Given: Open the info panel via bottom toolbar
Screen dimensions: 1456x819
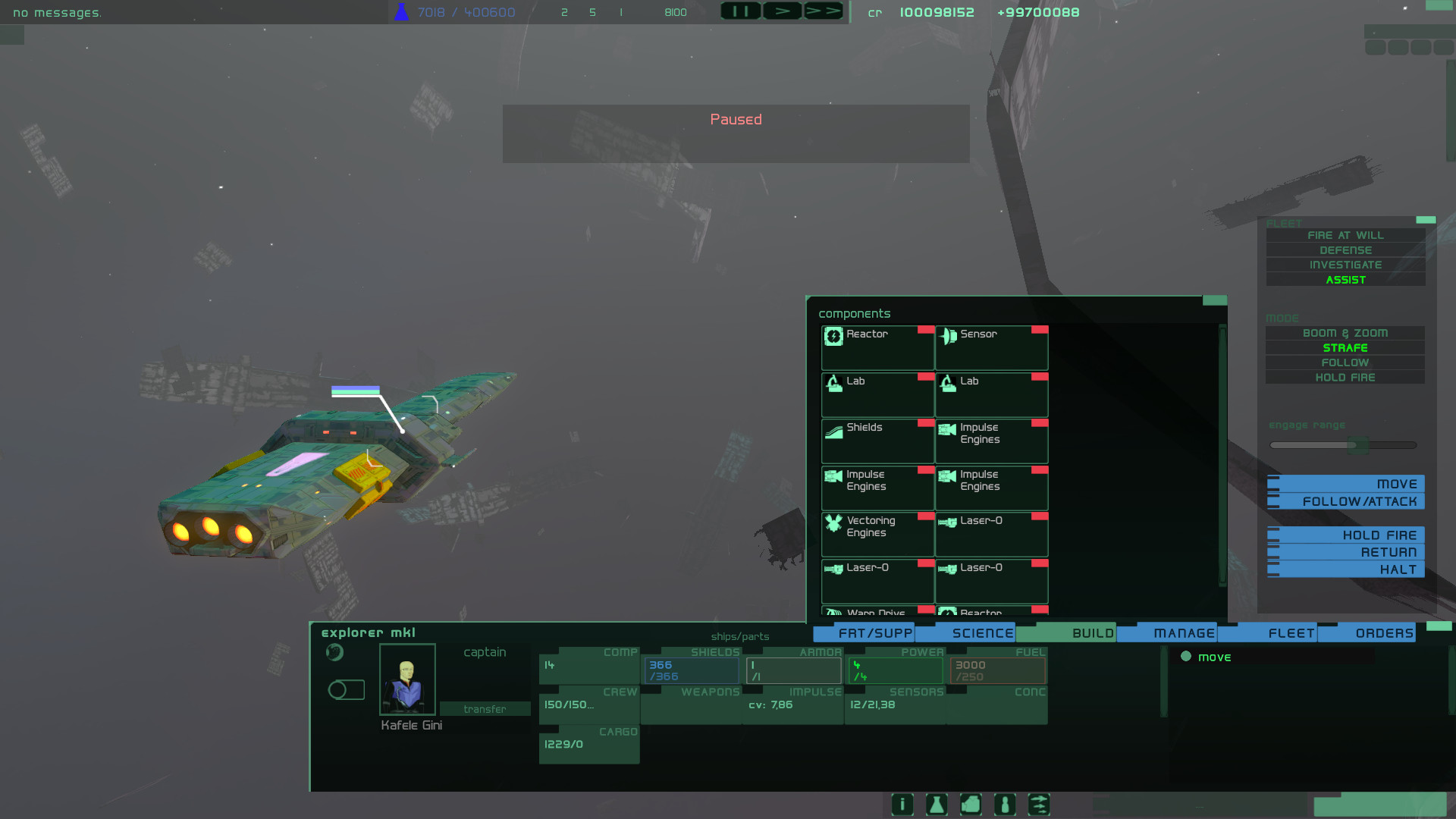Looking at the screenshot, I should click(902, 805).
